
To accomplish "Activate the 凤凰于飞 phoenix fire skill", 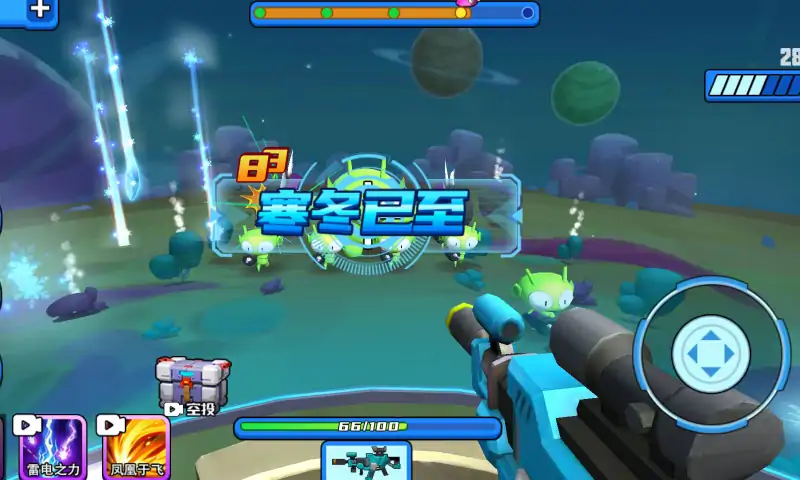I will (136, 448).
